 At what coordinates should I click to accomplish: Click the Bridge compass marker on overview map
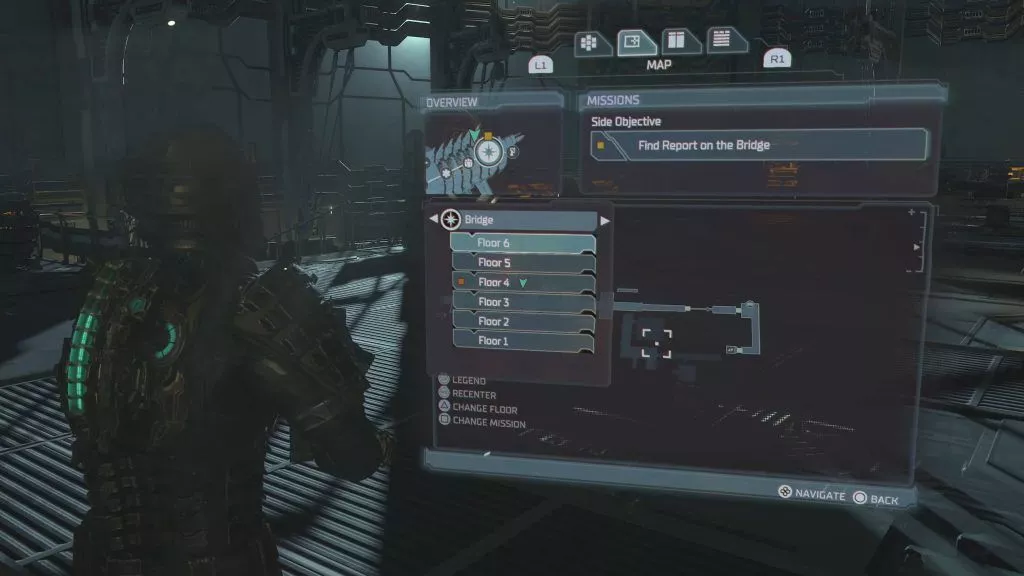488,151
